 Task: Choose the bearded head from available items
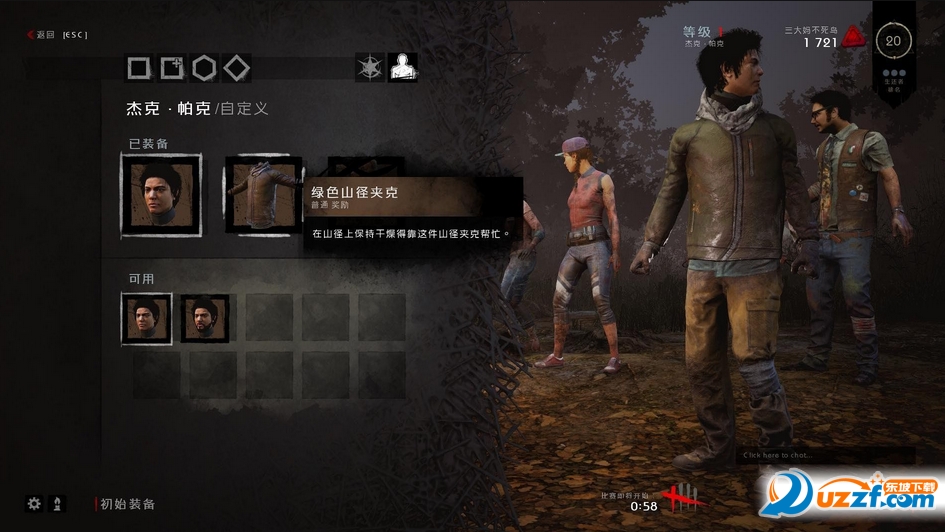pyautogui.click(x=204, y=318)
